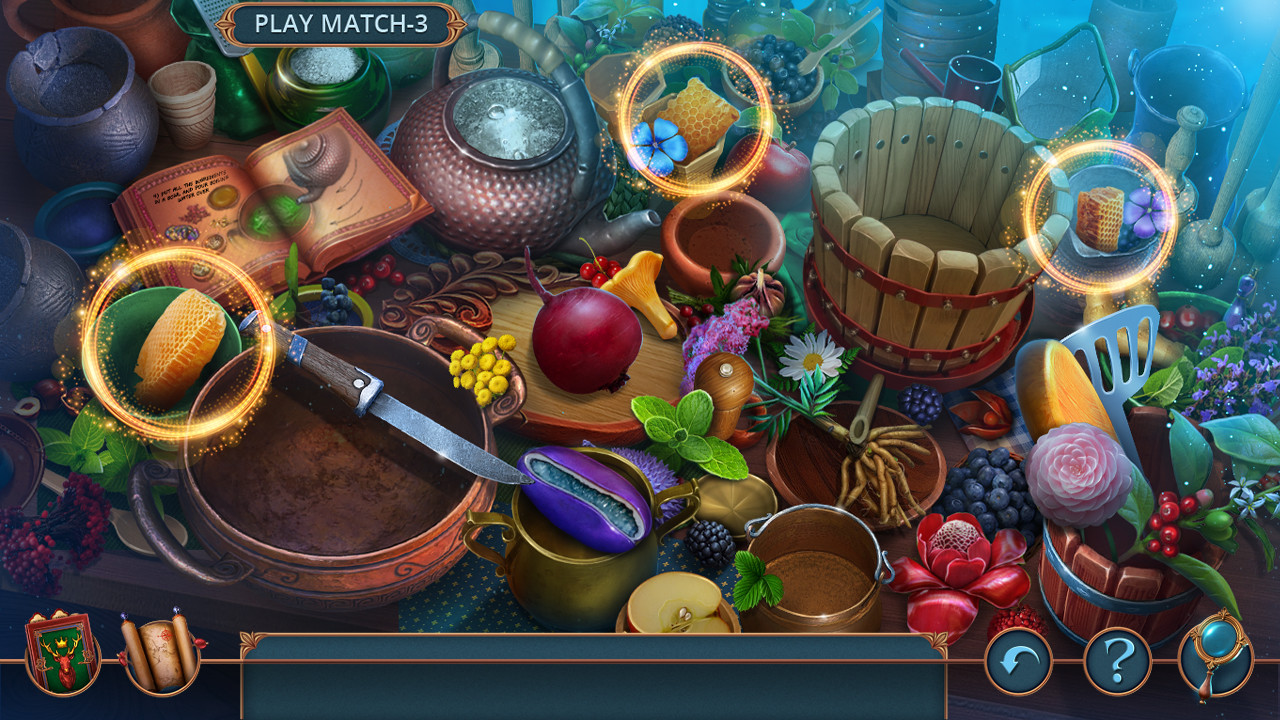
Task: Select the white daisy flower
Action: pos(812,360)
